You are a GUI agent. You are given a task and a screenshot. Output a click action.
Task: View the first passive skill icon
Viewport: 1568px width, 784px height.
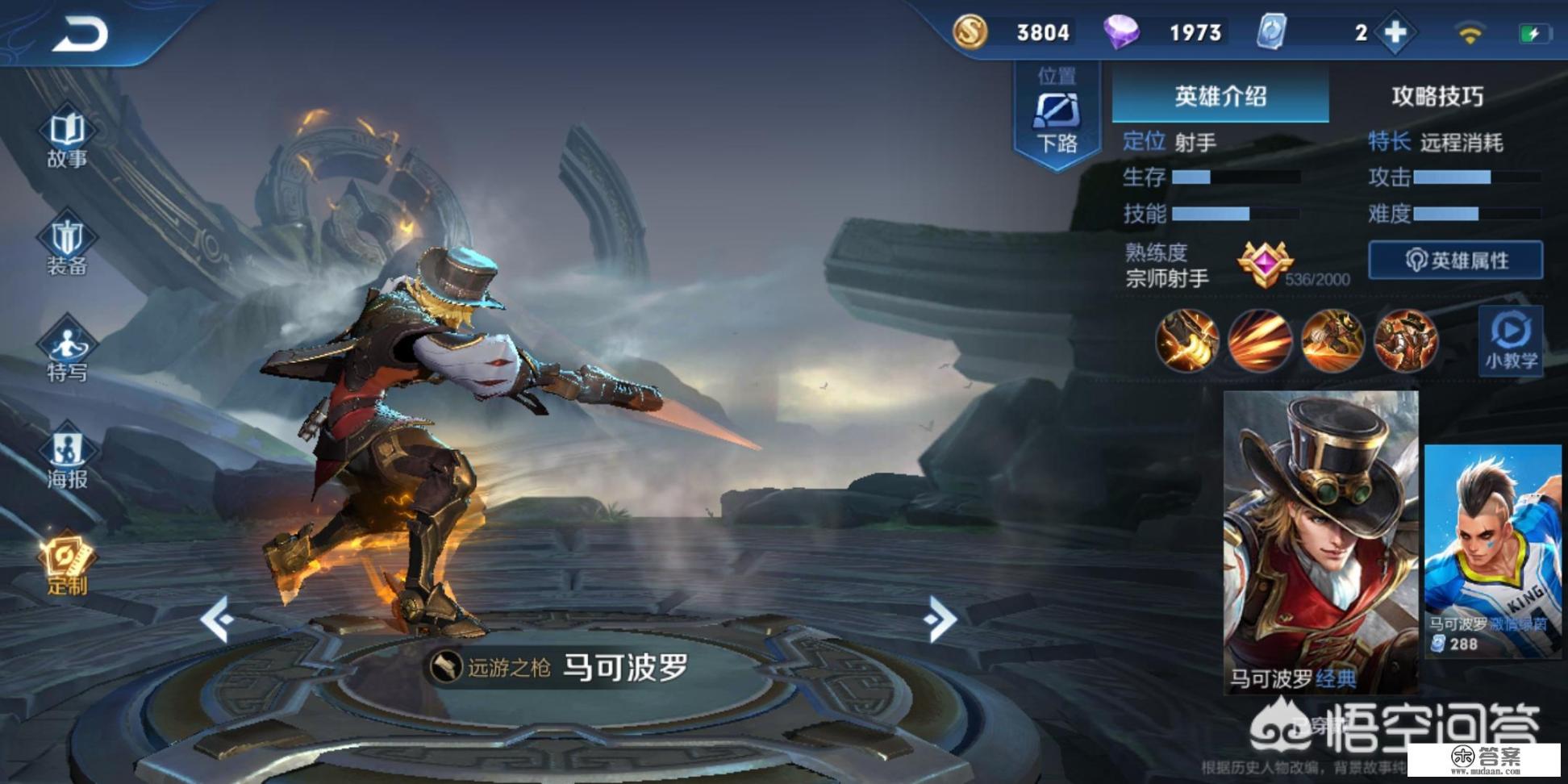(x=1187, y=341)
